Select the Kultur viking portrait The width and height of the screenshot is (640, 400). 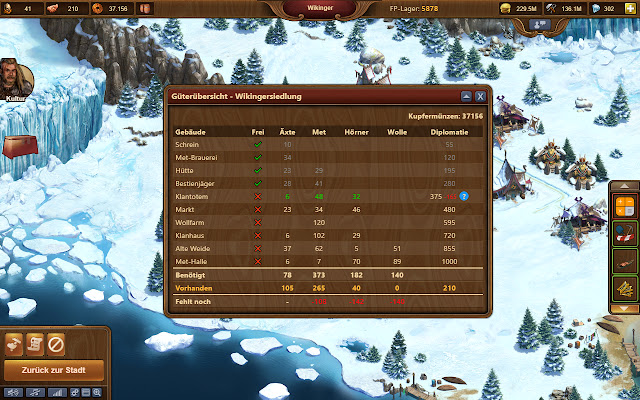pyautogui.click(x=15, y=76)
